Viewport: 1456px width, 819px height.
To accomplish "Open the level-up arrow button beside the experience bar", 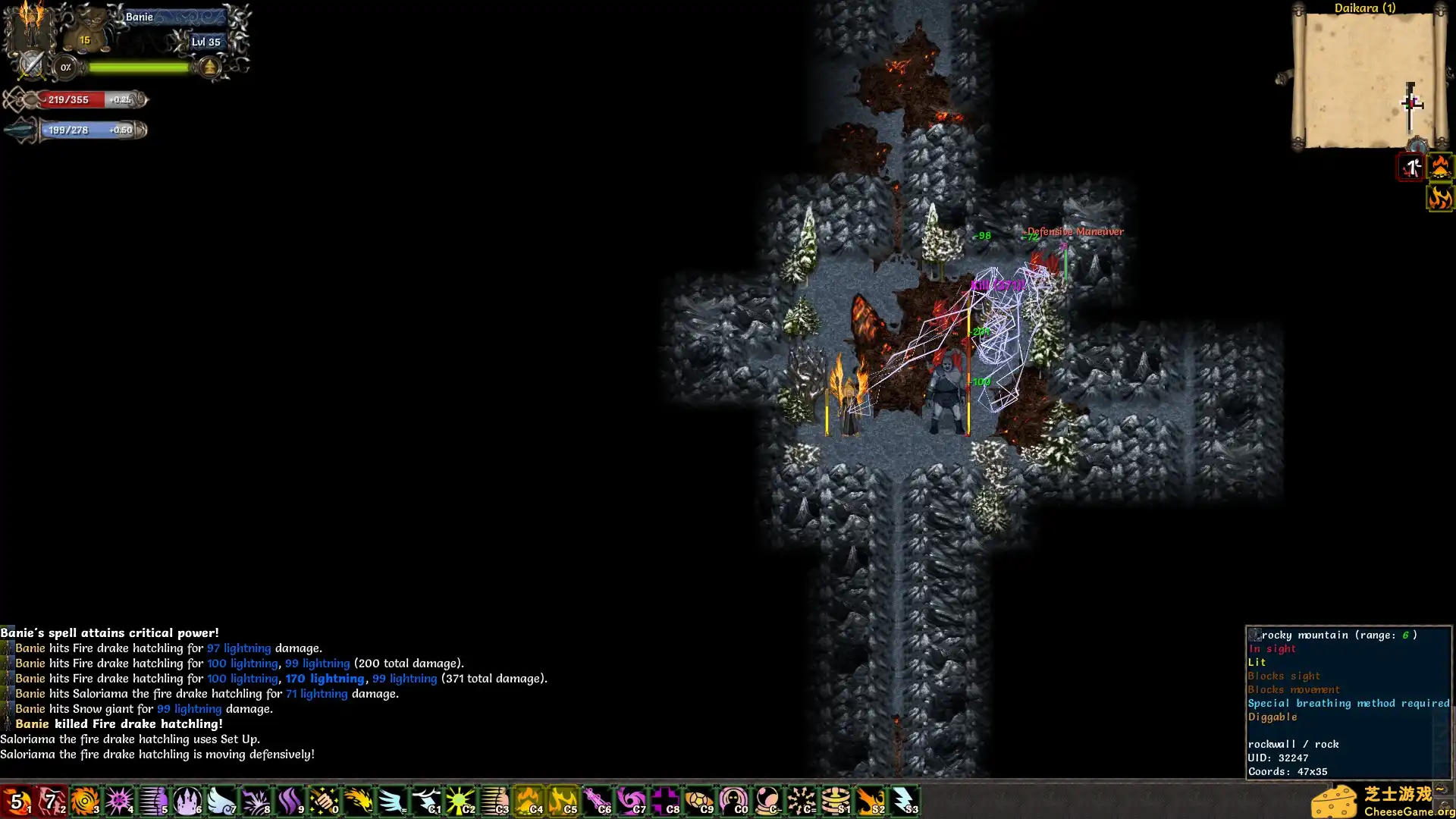I will click(209, 67).
